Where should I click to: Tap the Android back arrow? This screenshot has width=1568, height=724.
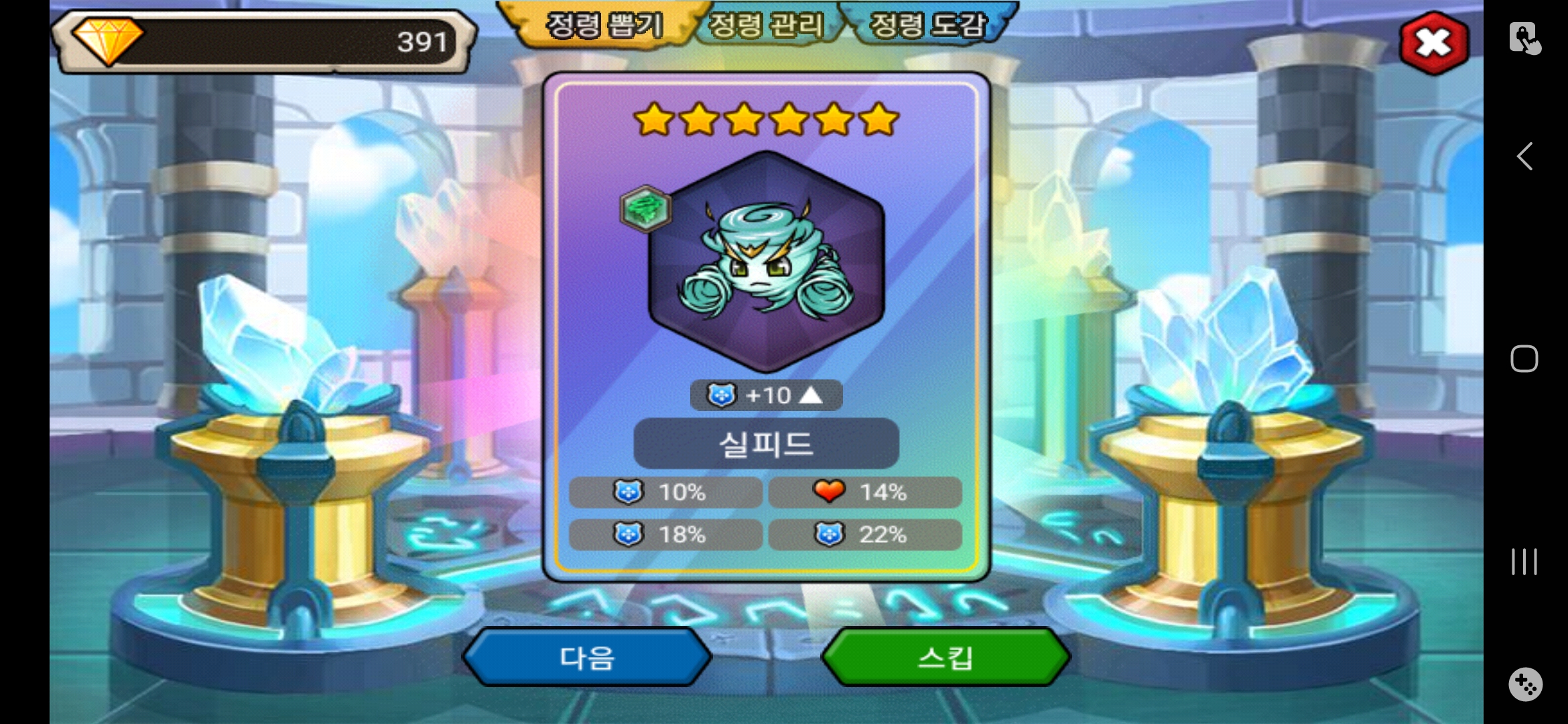pos(1524,157)
